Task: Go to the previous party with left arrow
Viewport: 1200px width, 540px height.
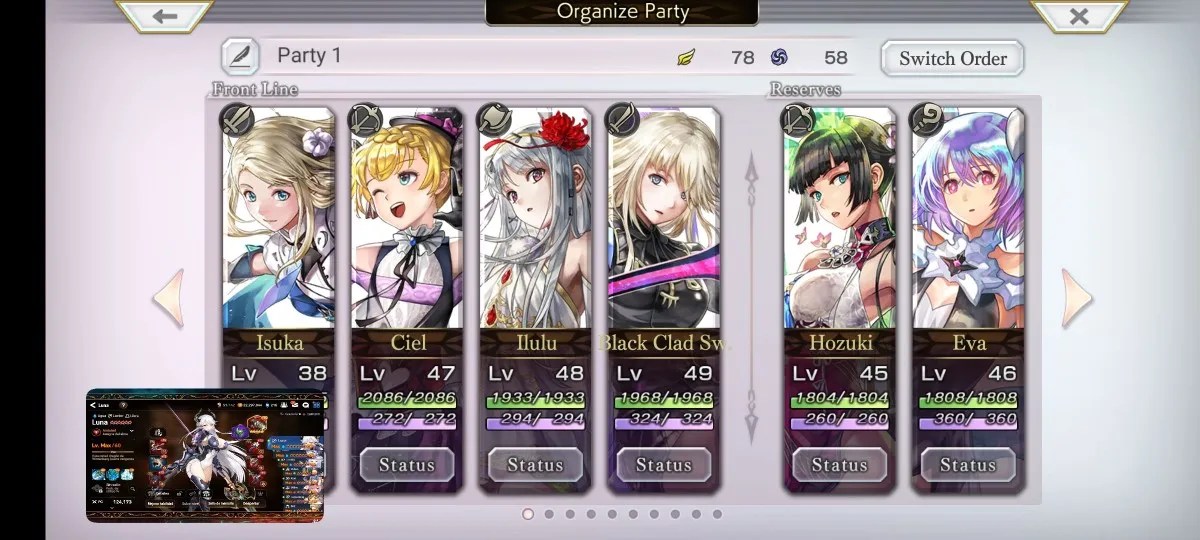Action: [168, 298]
